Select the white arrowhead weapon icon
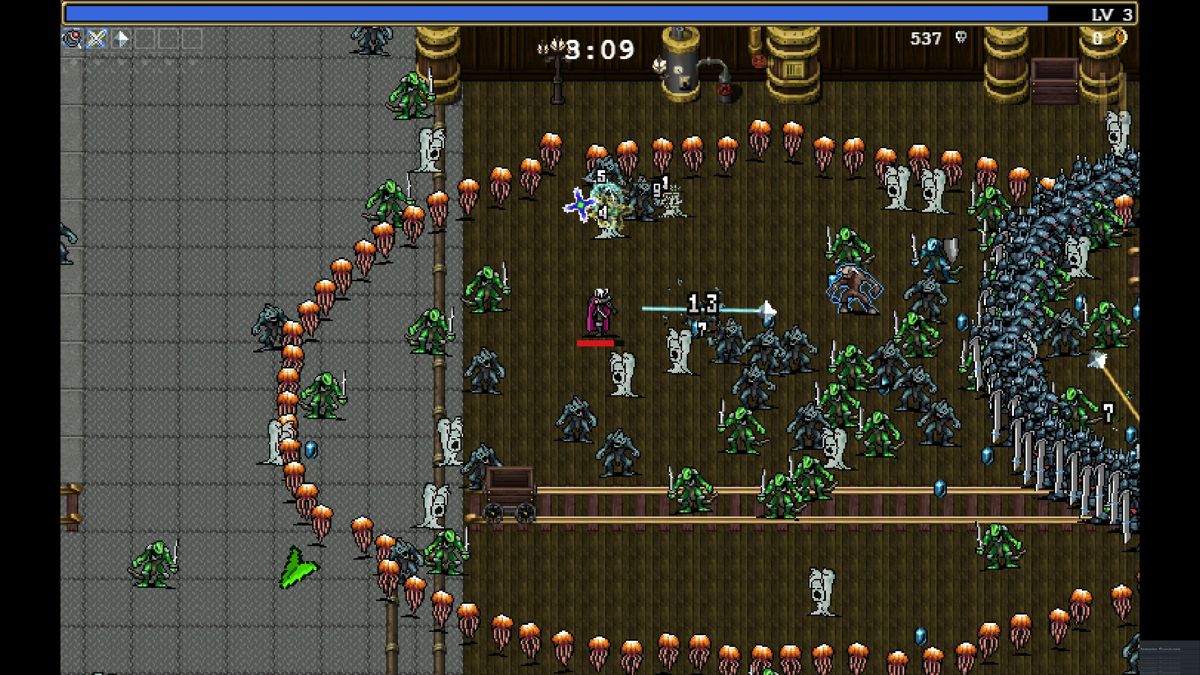 point(121,39)
